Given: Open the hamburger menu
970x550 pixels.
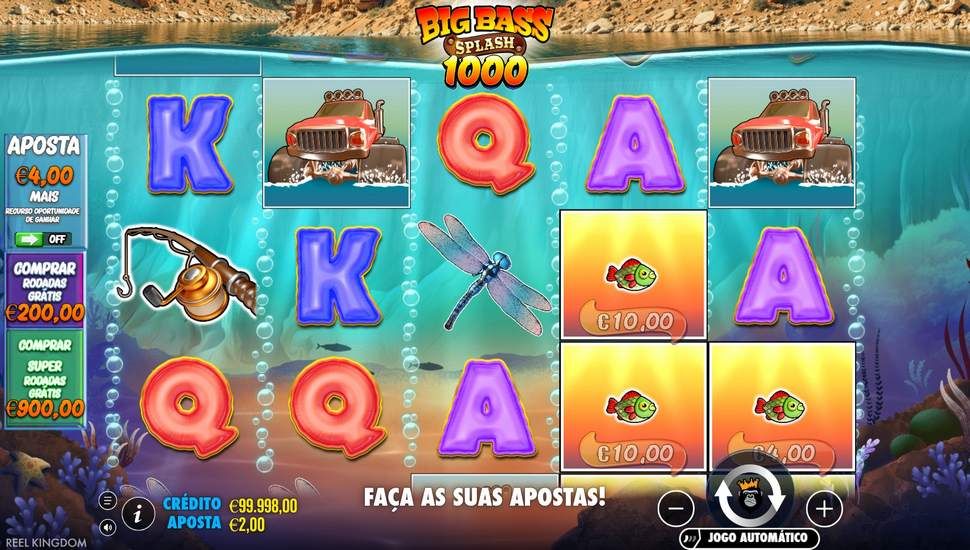Looking at the screenshot, I should (x=109, y=499).
